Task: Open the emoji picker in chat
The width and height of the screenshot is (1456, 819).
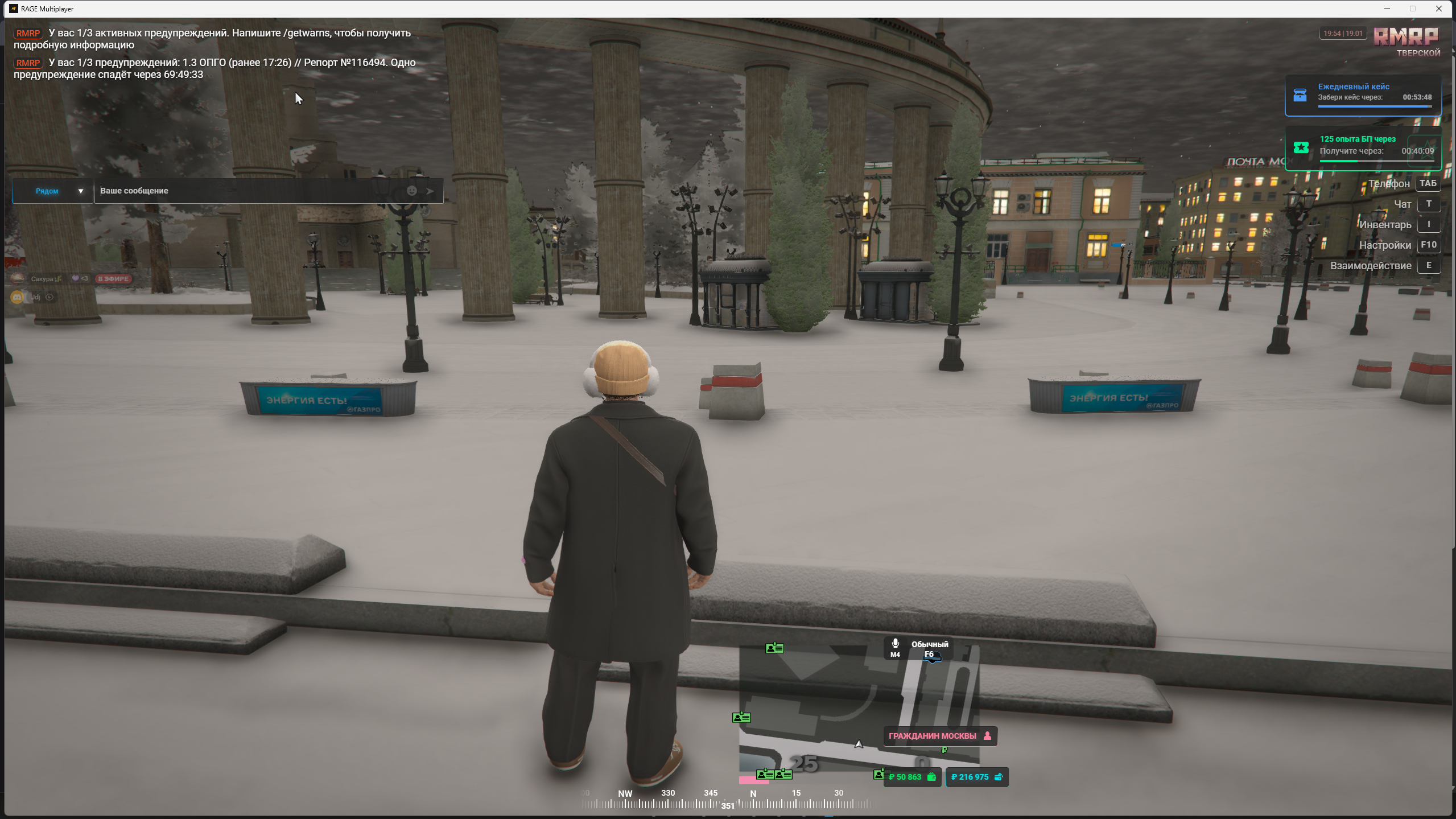Action: click(x=411, y=191)
